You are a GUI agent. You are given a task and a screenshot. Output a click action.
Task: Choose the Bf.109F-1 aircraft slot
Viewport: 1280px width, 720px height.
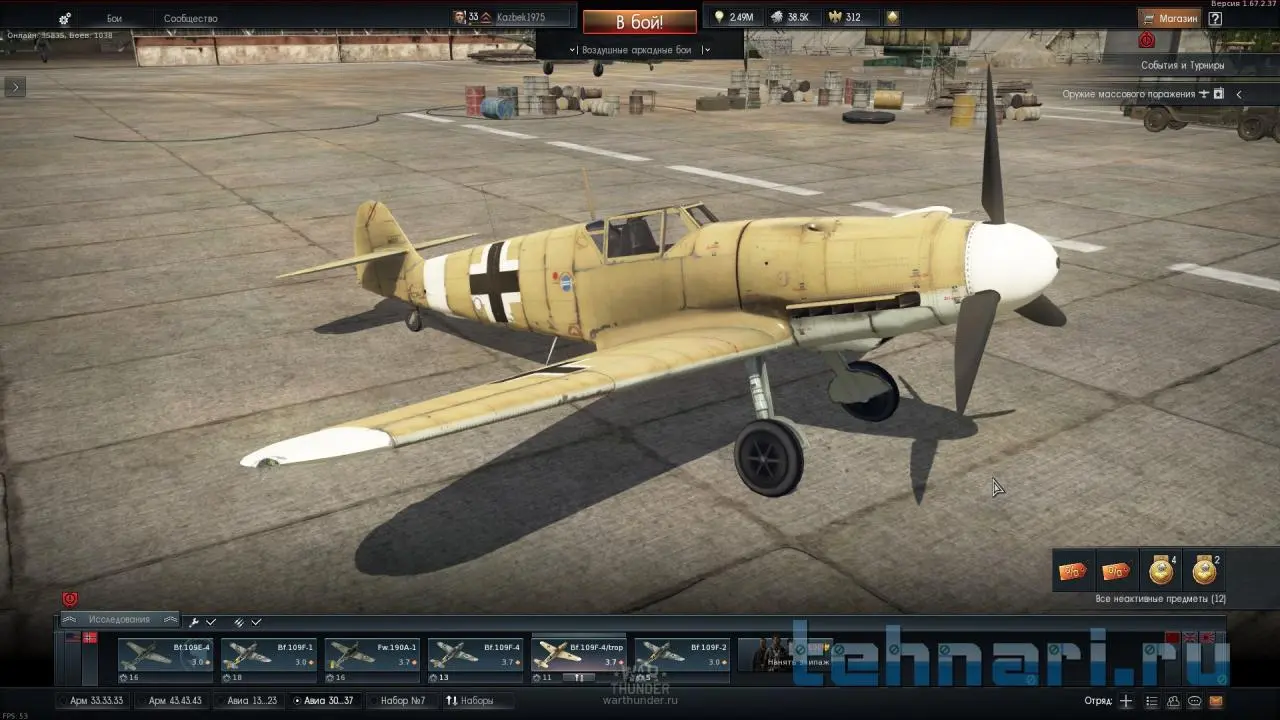(268, 655)
